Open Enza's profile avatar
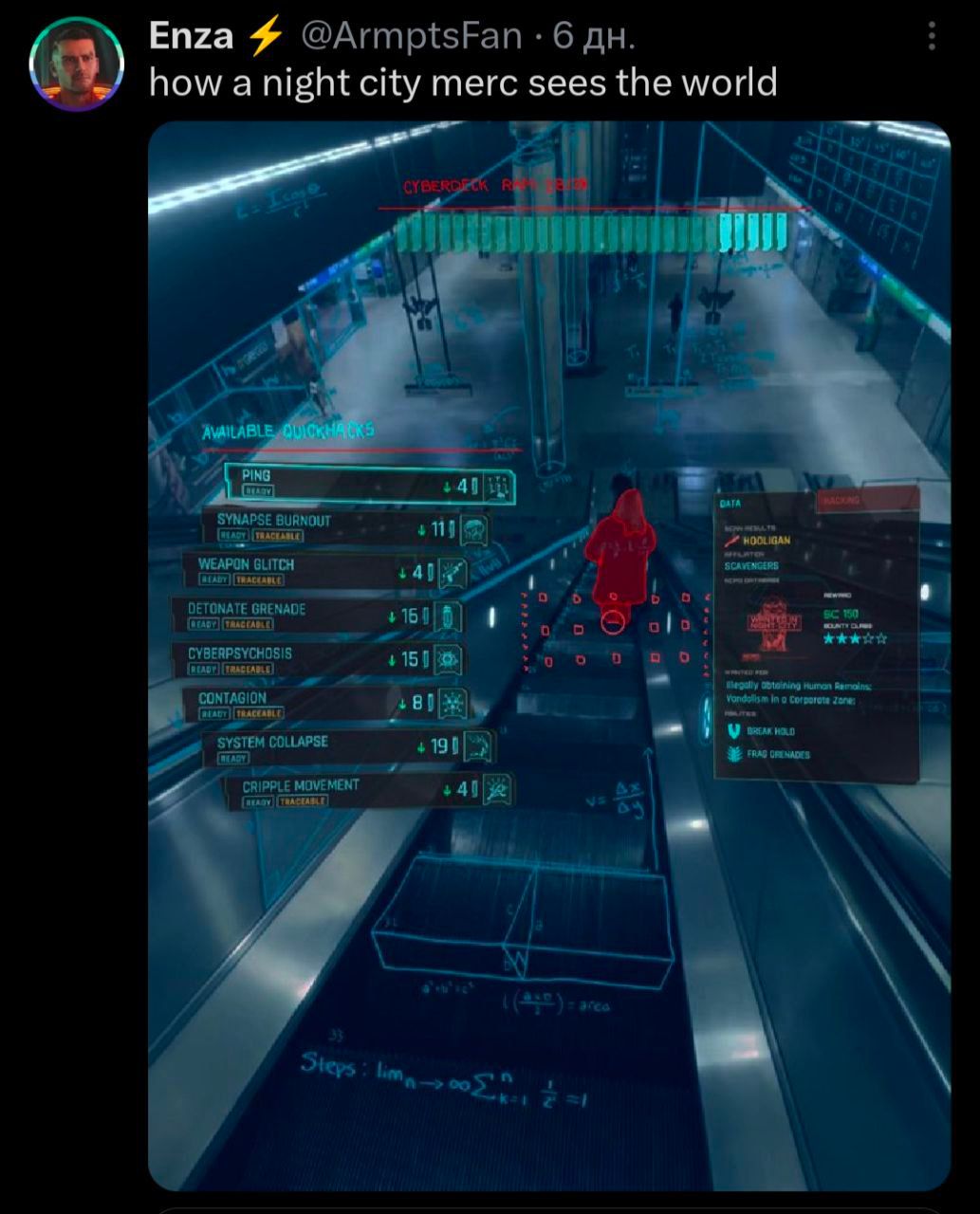 (77, 64)
